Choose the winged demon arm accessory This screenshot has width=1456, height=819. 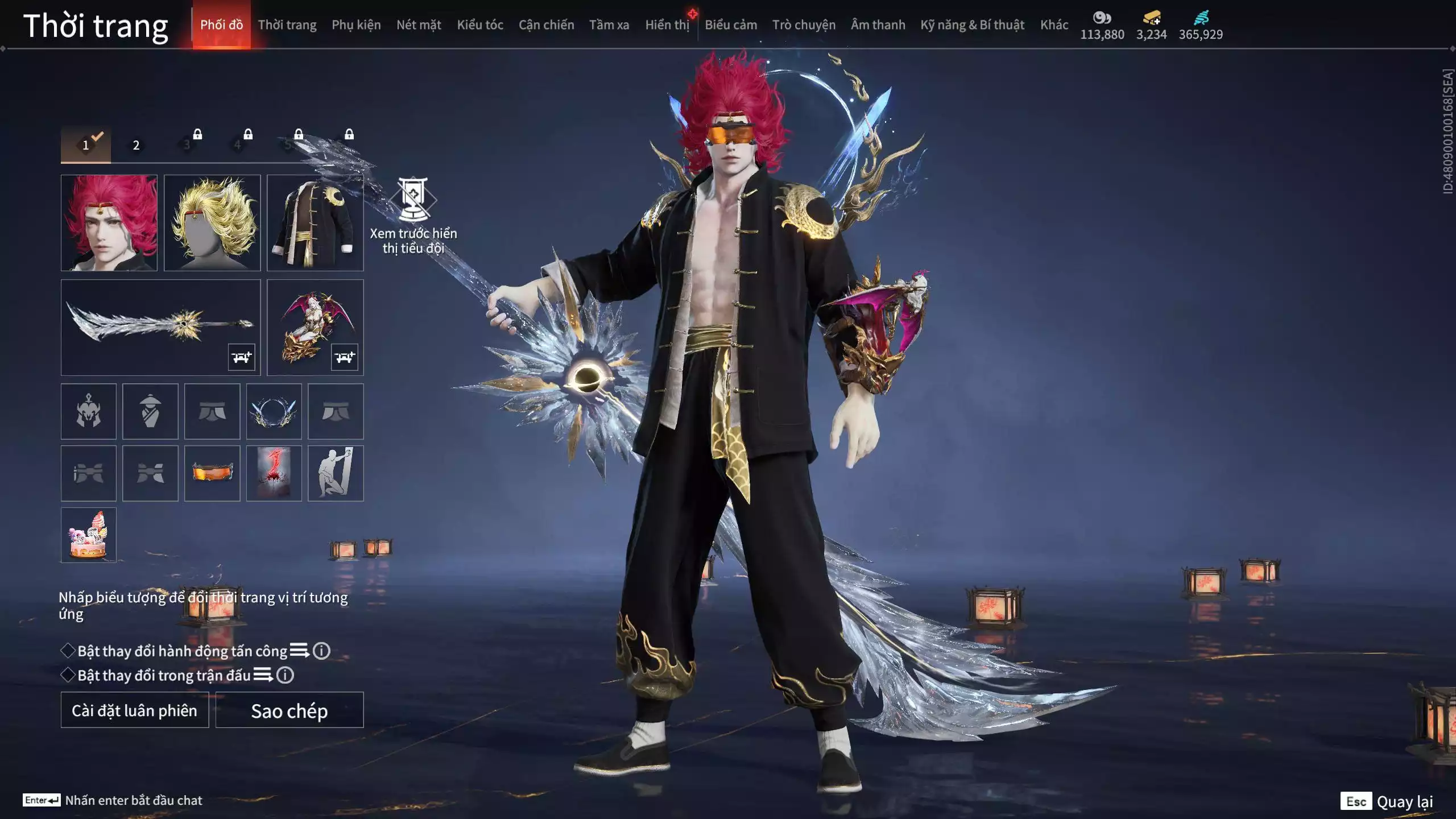point(315,327)
